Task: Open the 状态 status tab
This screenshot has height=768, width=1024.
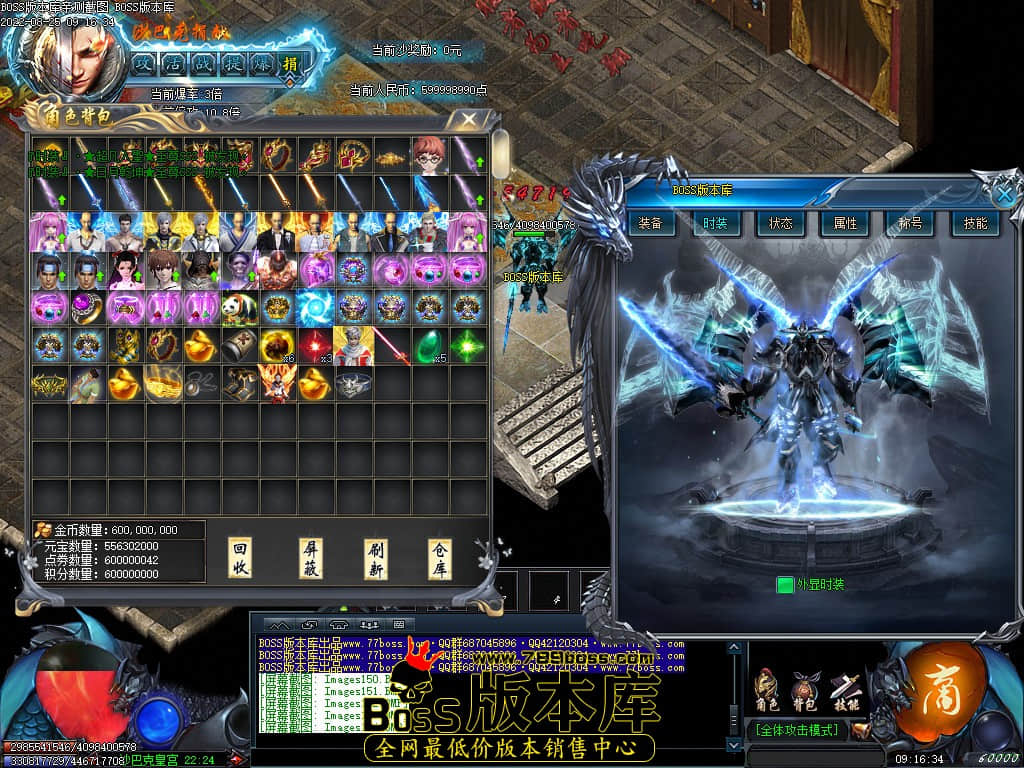Action: pyautogui.click(x=781, y=223)
